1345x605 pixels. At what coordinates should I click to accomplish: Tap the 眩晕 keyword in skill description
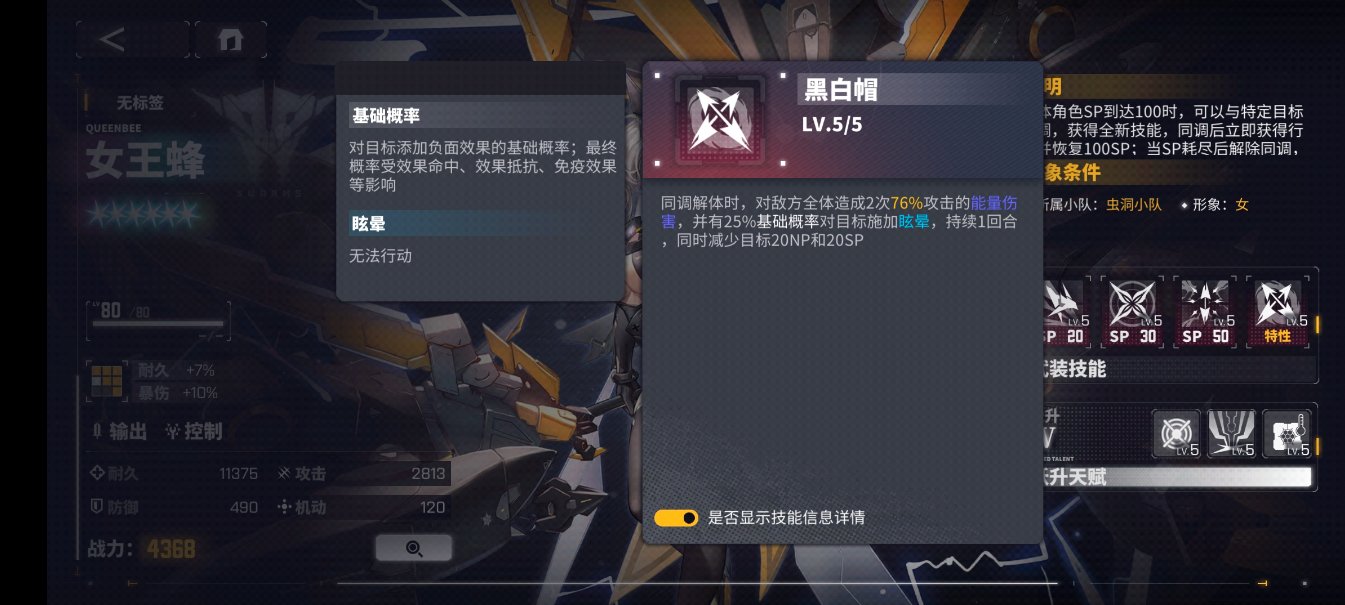point(914,222)
